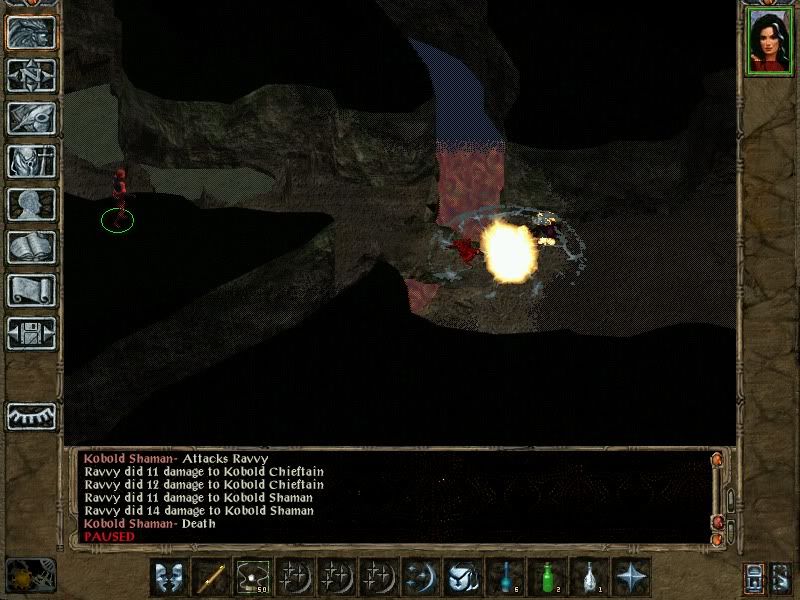This screenshot has height=600, width=800.
Task: Open special abilities with the star icon
Action: [631, 576]
